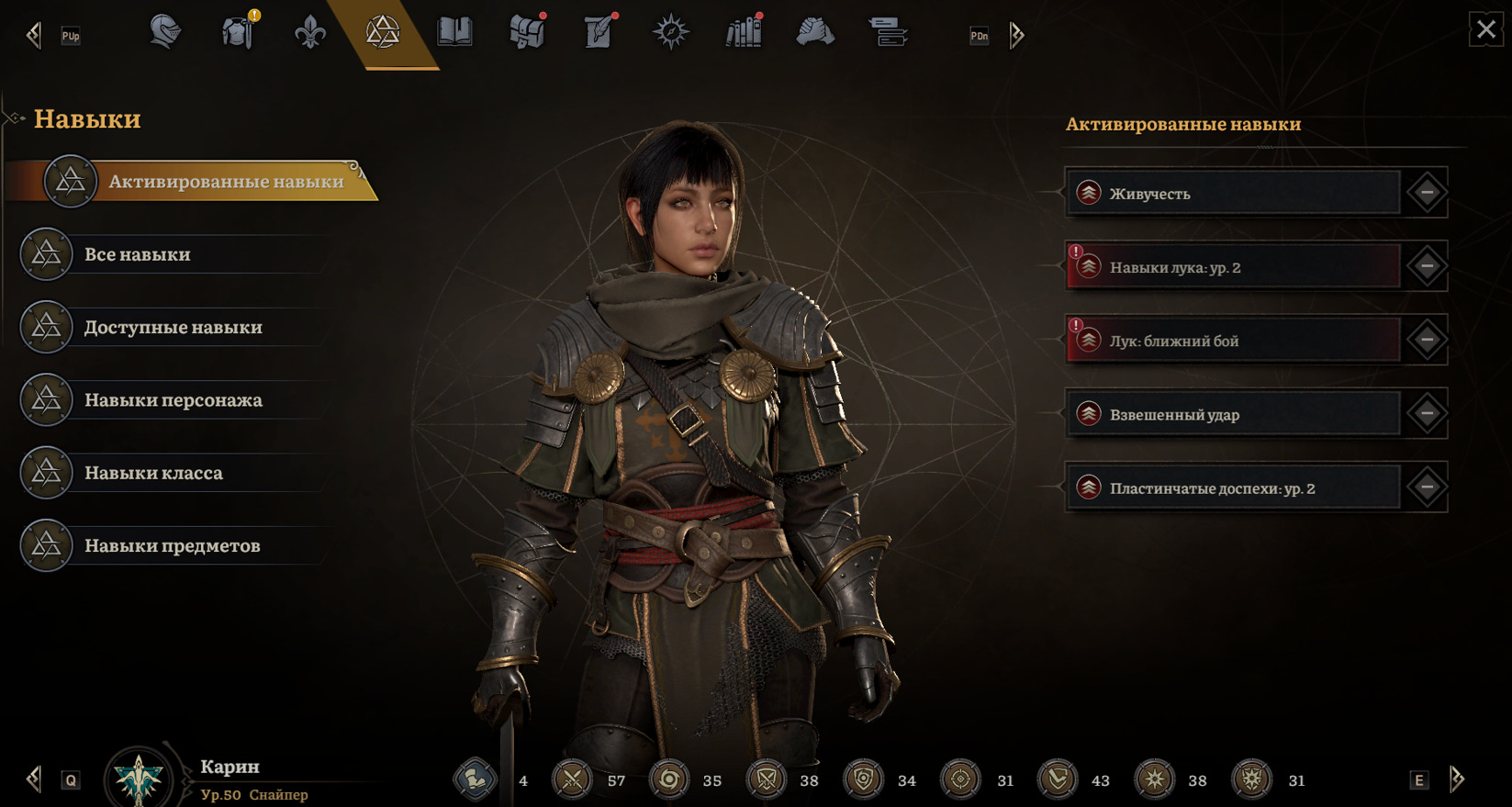Show Доступные навыки list

click(x=173, y=327)
